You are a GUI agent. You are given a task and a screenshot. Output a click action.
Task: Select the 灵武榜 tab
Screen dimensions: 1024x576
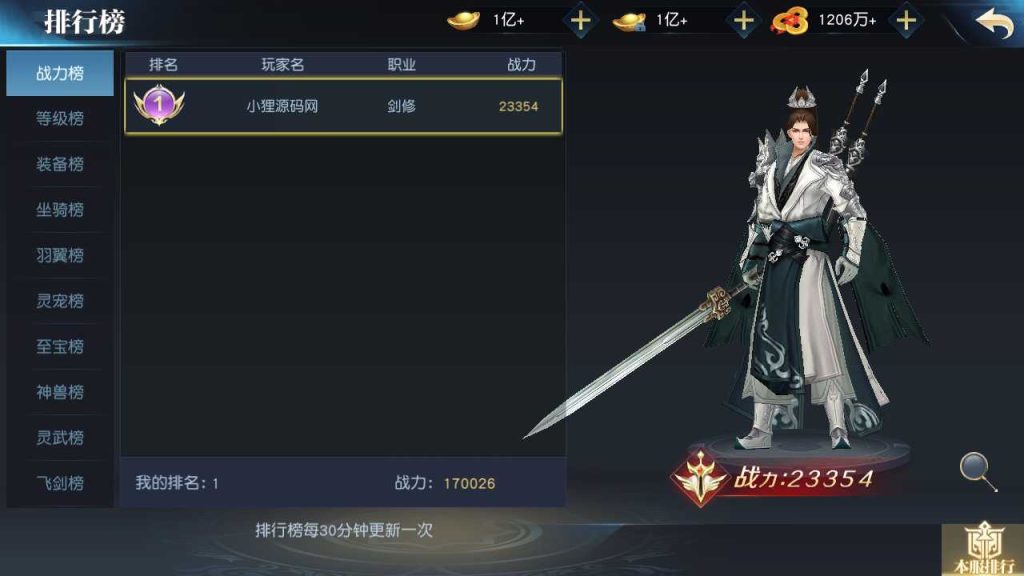[x=60, y=438]
